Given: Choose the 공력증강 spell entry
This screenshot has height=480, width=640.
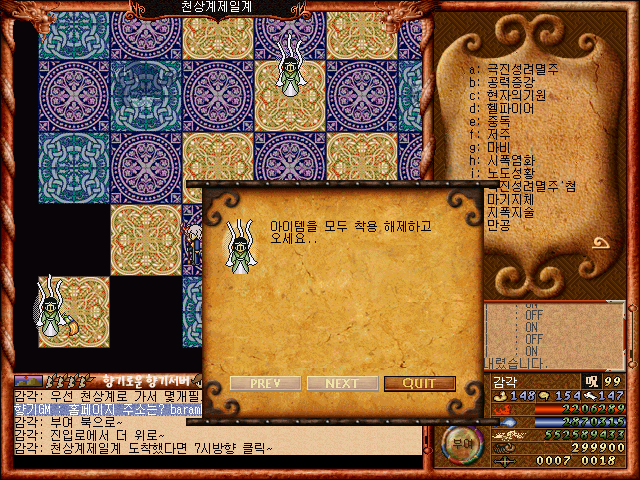Looking at the screenshot, I should coord(513,81).
